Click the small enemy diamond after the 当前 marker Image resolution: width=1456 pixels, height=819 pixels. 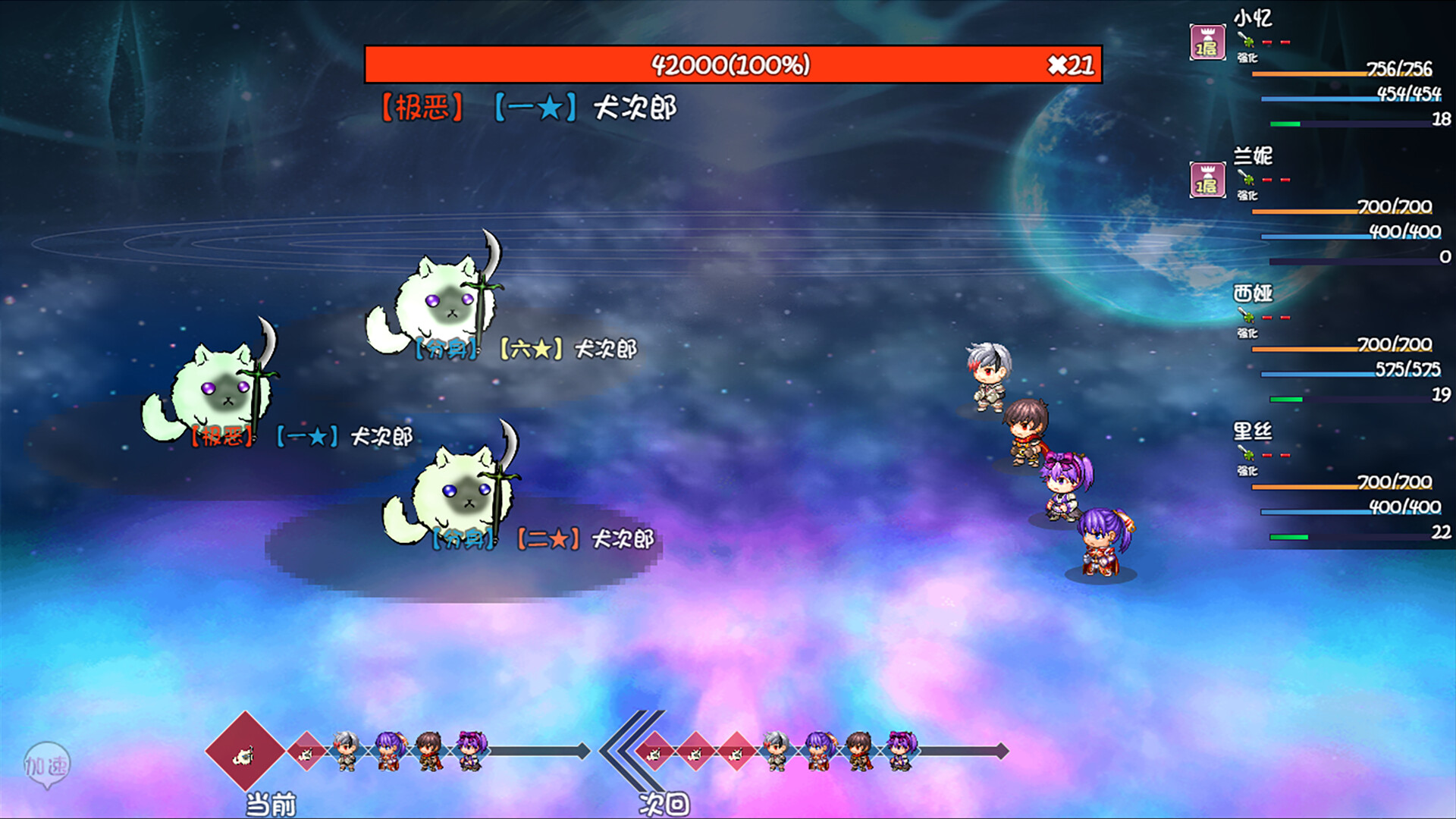(305, 755)
